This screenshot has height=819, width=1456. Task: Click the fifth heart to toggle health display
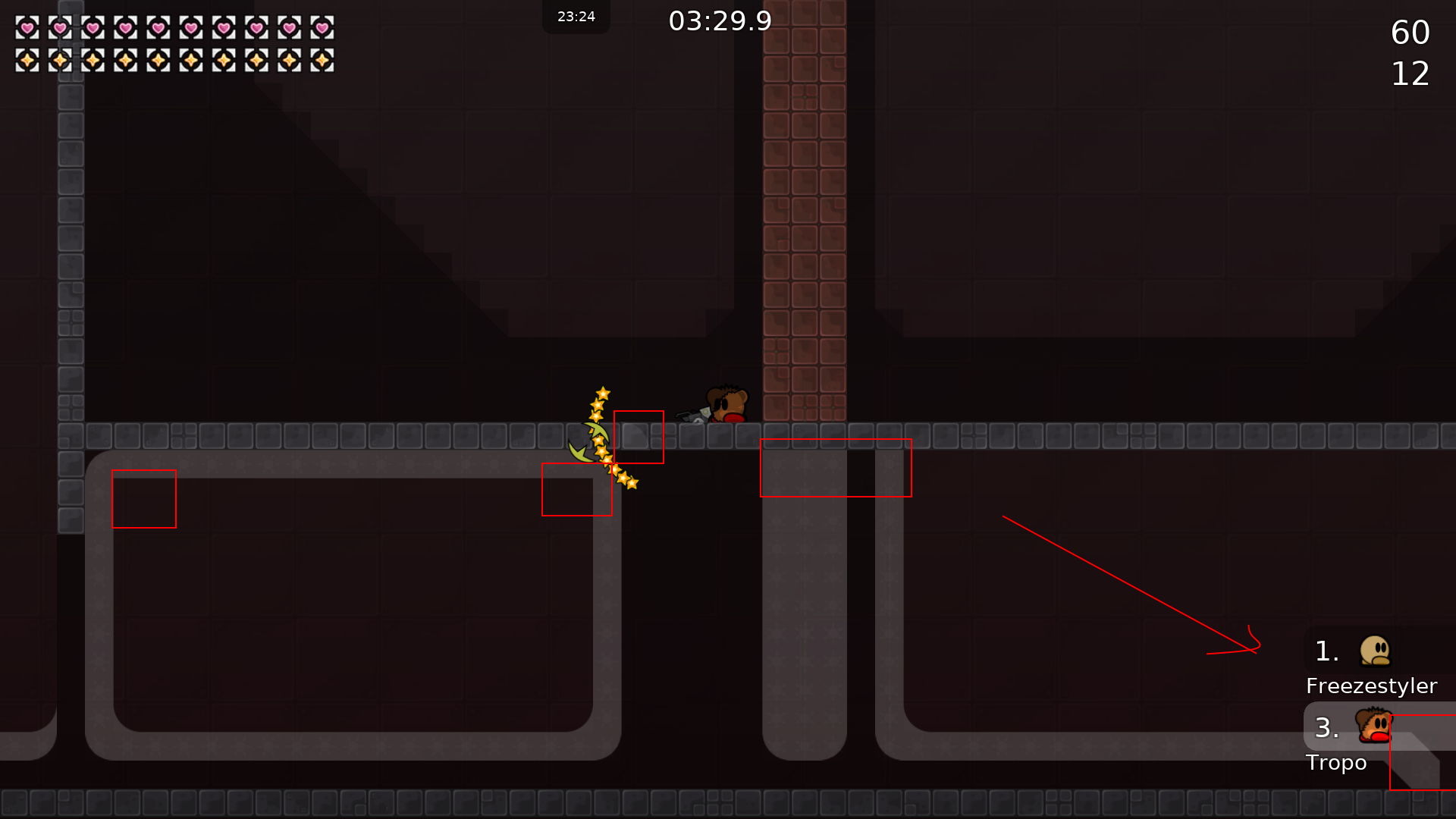(158, 27)
